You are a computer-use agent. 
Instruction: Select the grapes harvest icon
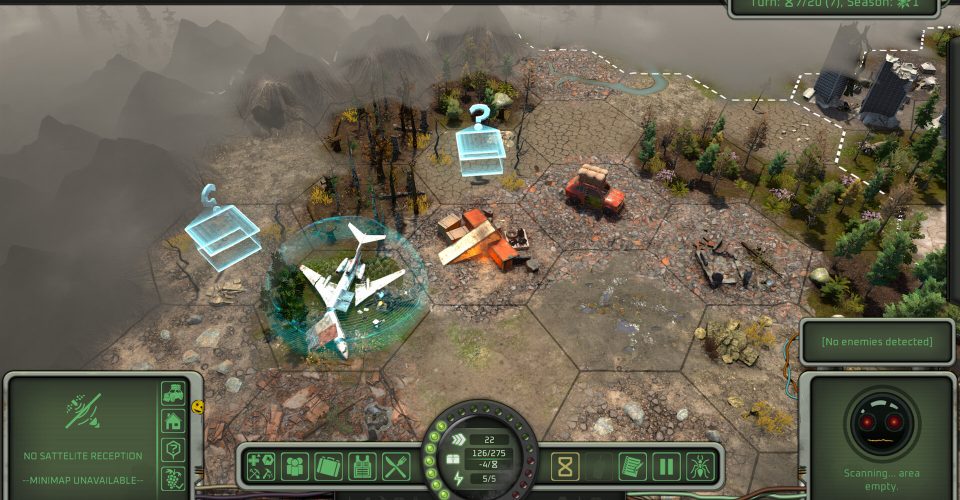(174, 477)
